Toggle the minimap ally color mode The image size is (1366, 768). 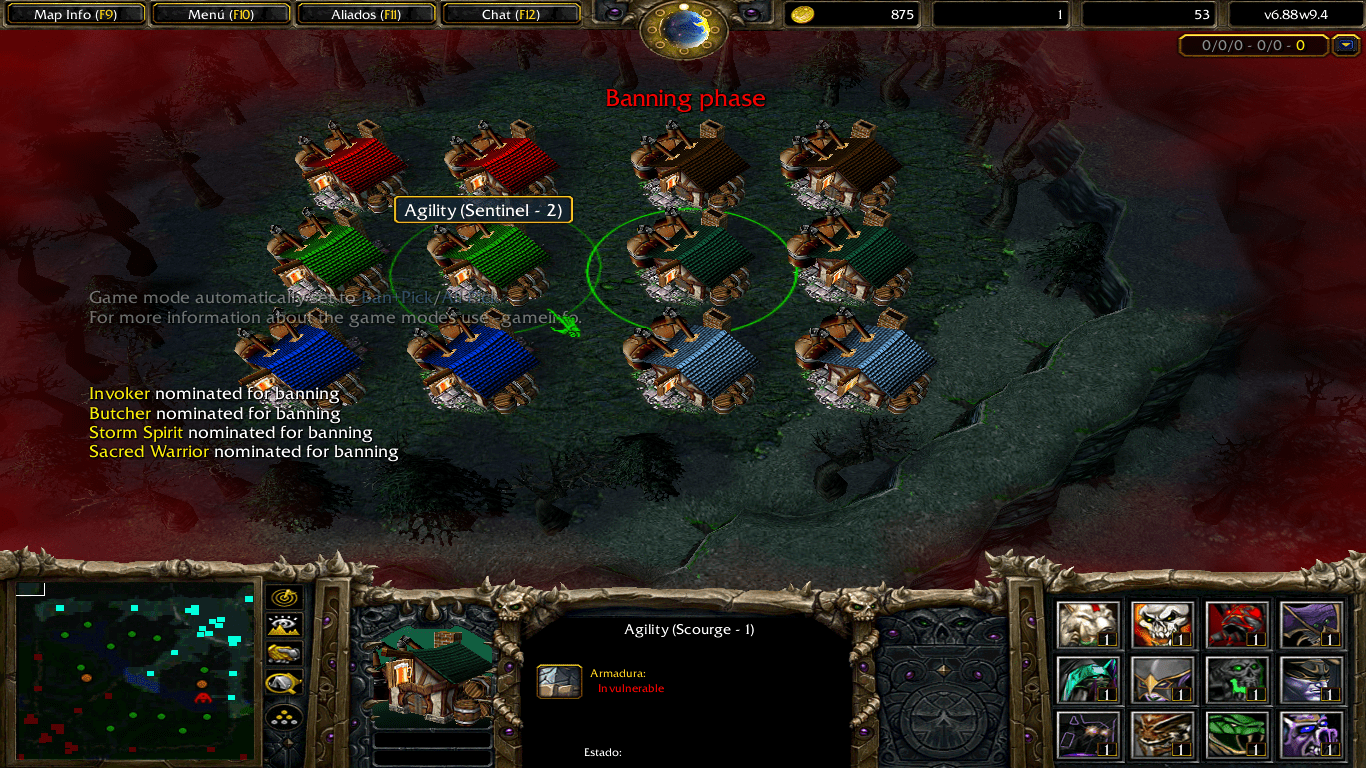284,655
